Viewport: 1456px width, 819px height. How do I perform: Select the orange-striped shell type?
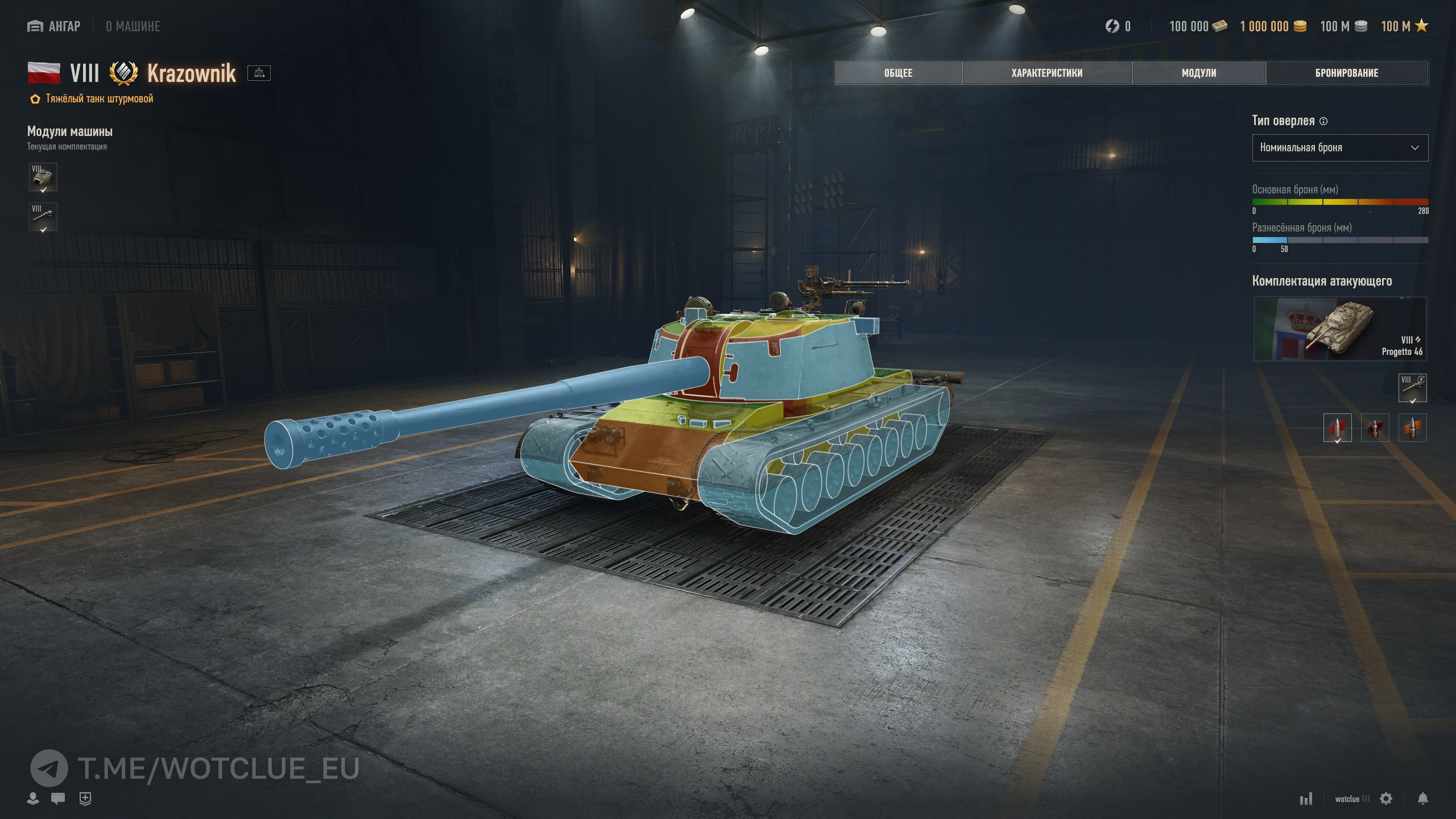[x=1412, y=428]
